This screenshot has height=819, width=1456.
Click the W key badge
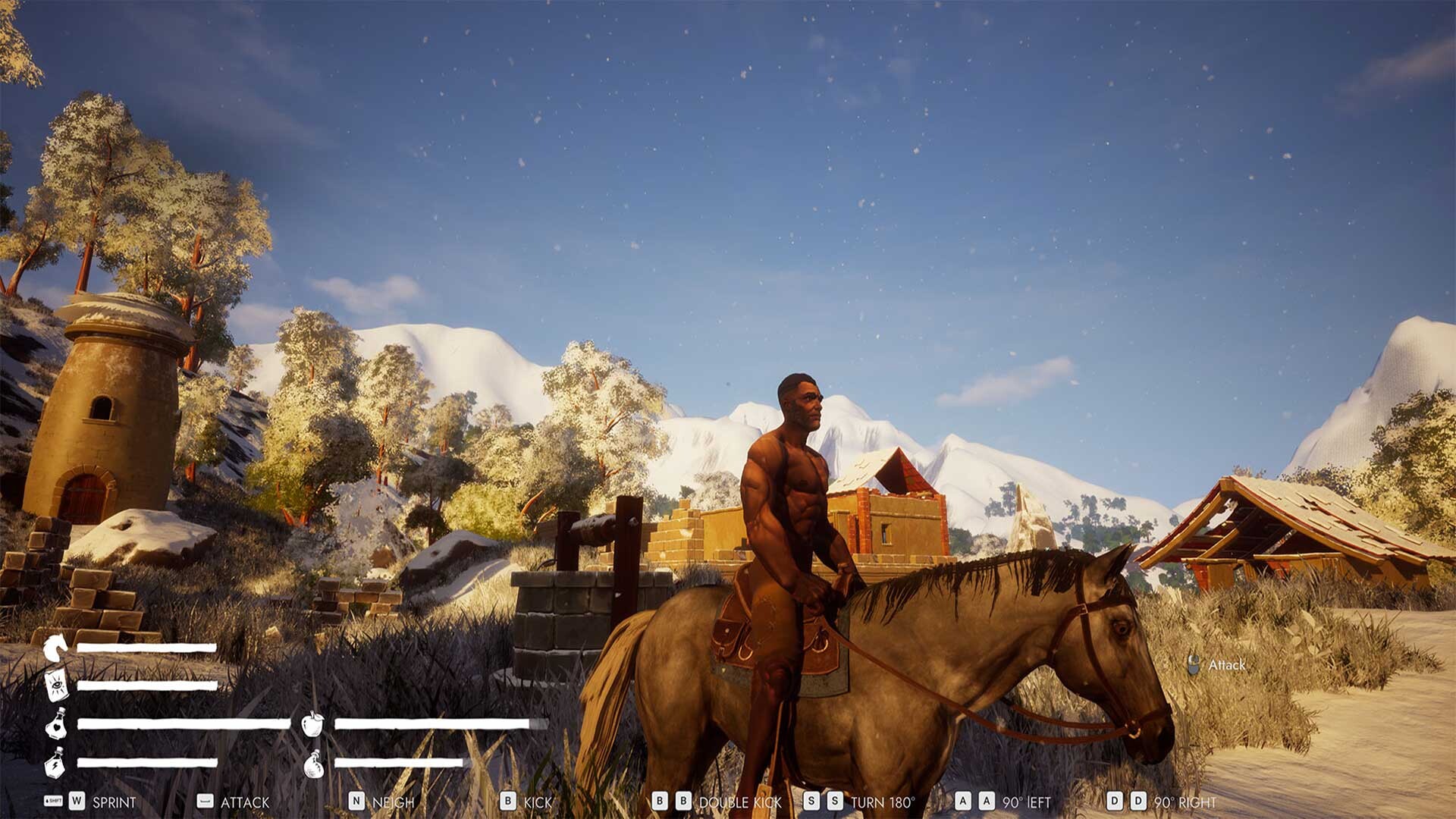pos(76,802)
